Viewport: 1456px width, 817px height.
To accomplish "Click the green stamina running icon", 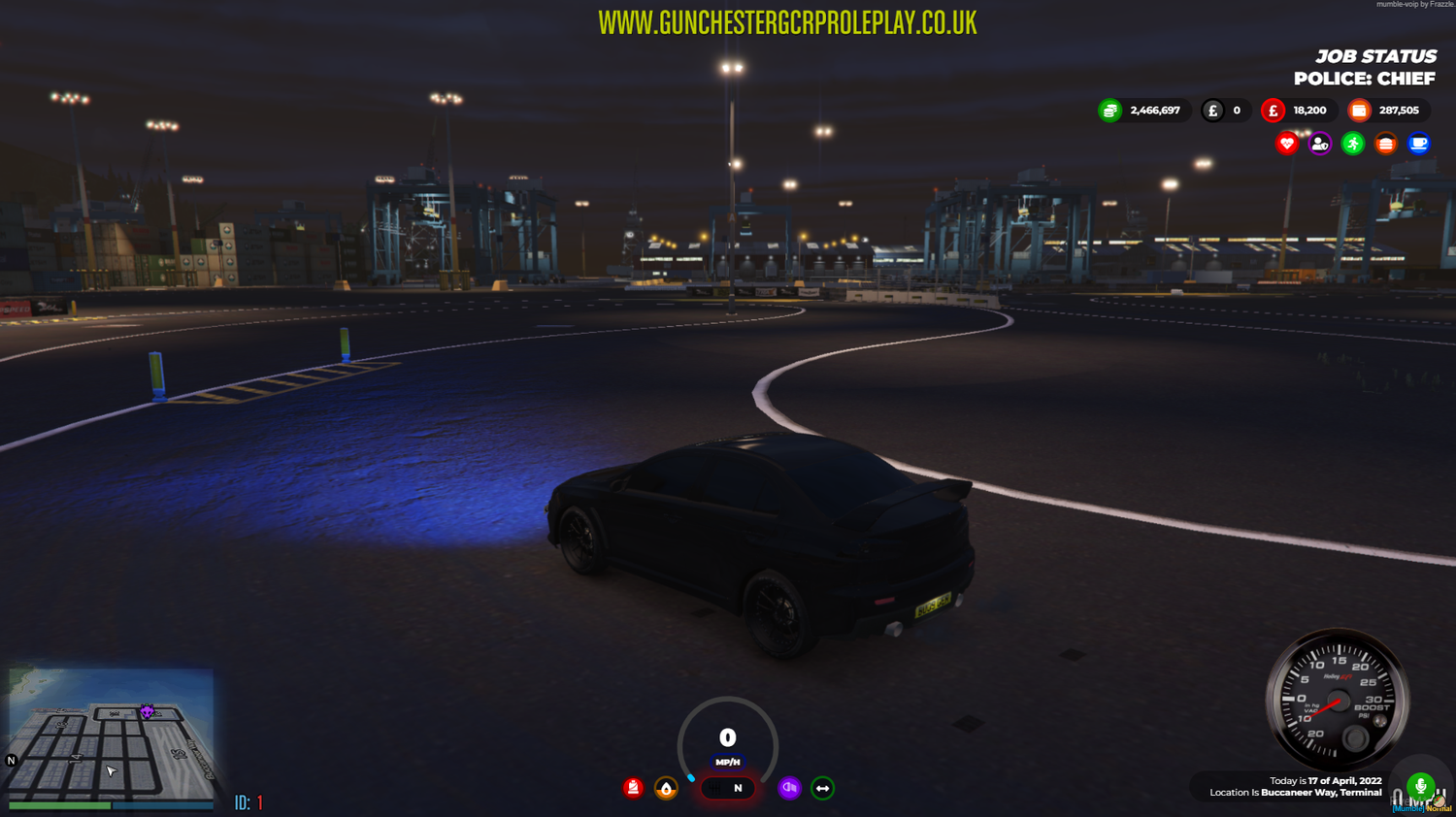I will pos(1352,143).
